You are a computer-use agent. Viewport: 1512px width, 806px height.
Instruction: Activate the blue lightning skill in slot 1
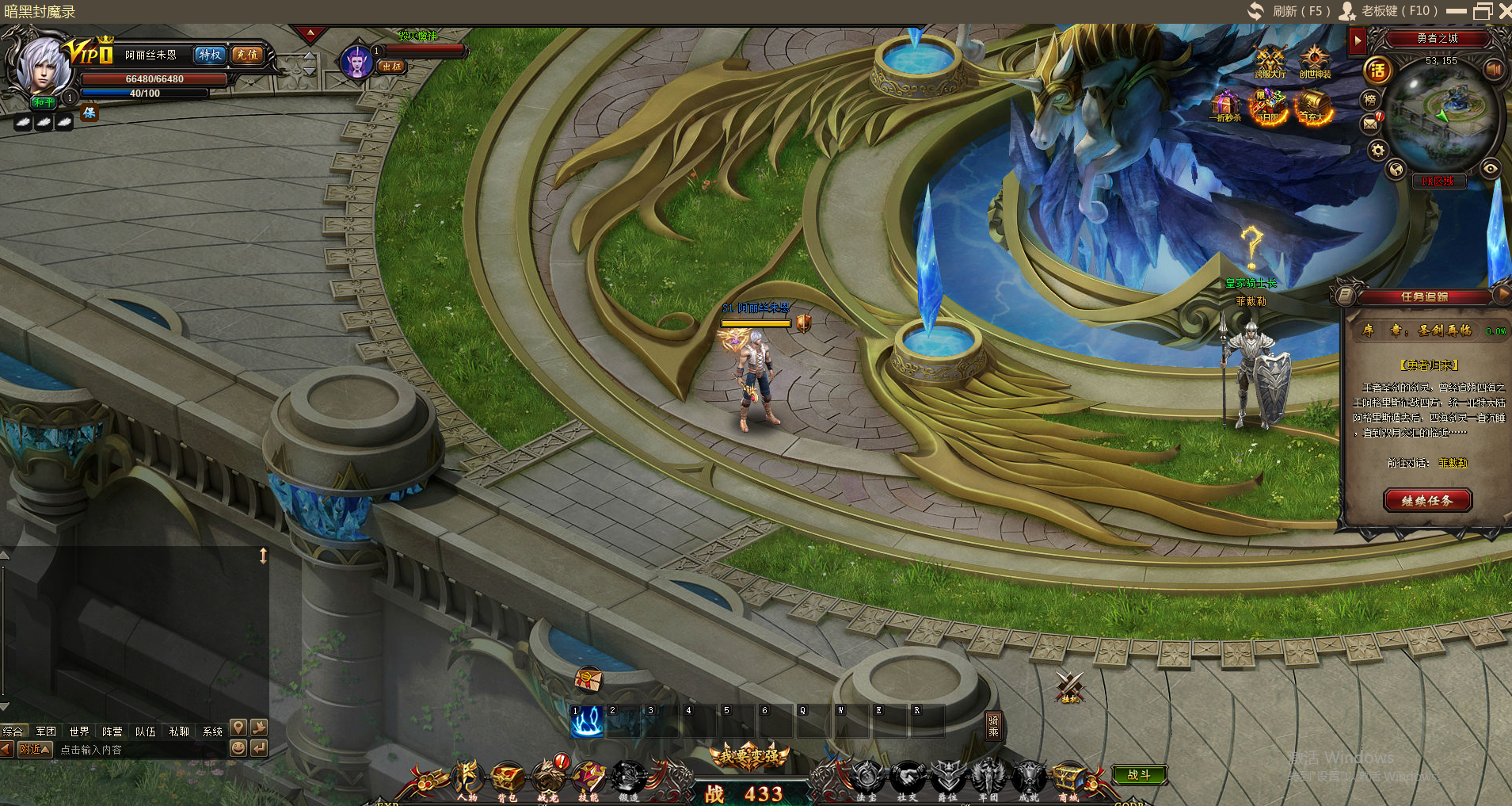(587, 721)
